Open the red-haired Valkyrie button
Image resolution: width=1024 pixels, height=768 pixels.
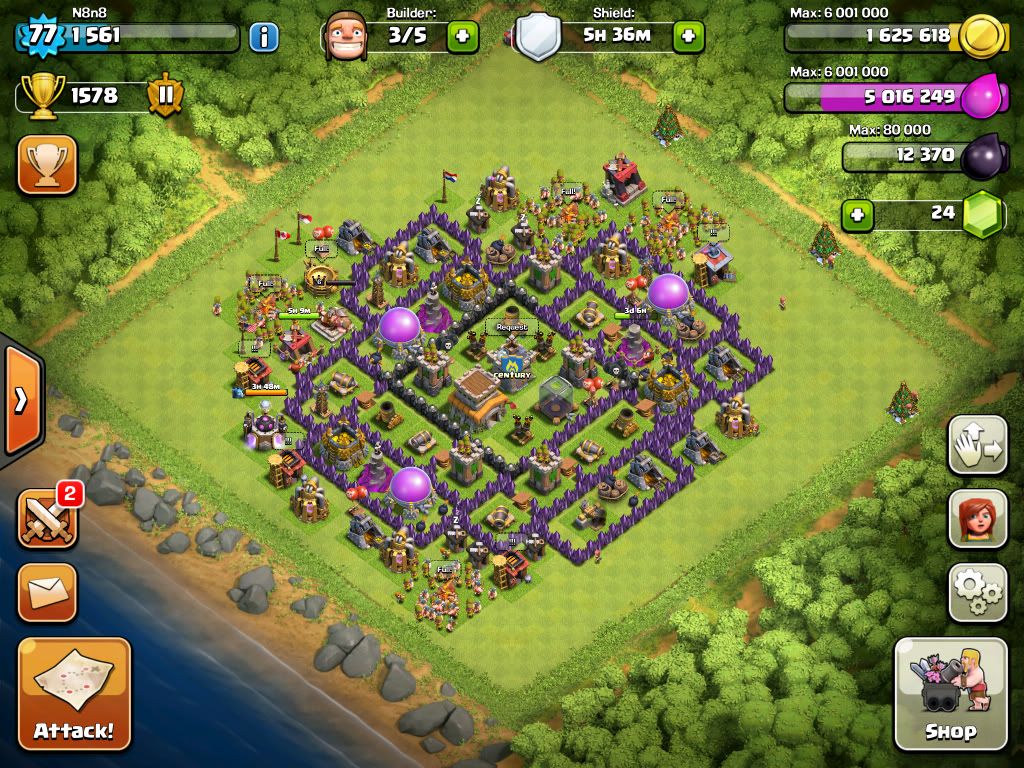(977, 518)
